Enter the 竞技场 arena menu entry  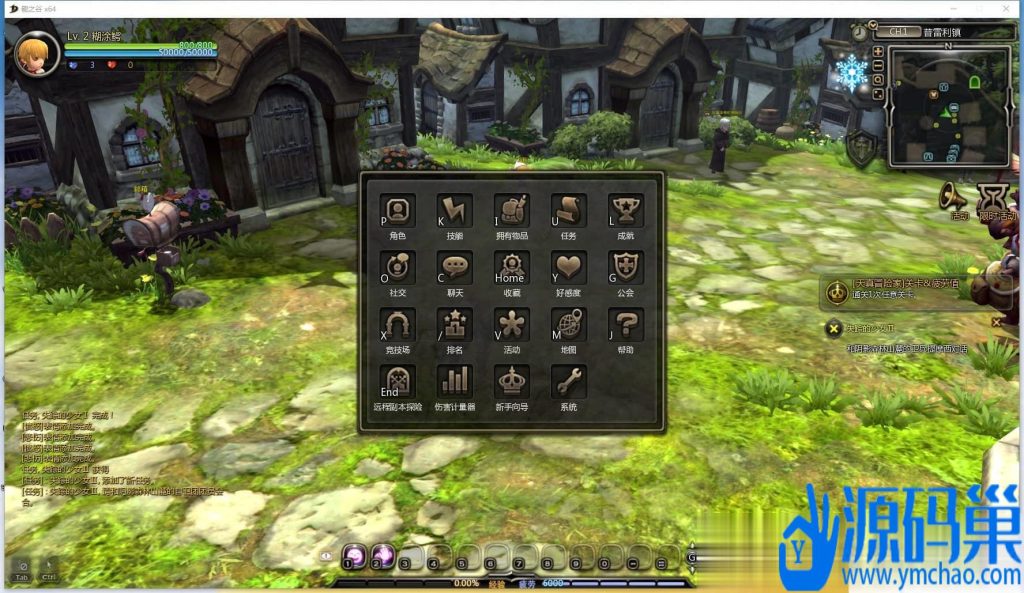(398, 326)
